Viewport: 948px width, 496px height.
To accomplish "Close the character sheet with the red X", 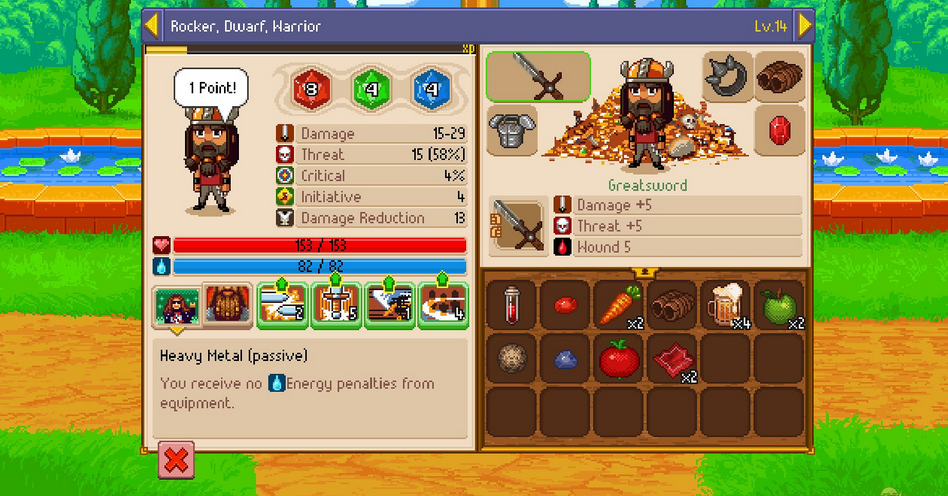I will tap(176, 460).
